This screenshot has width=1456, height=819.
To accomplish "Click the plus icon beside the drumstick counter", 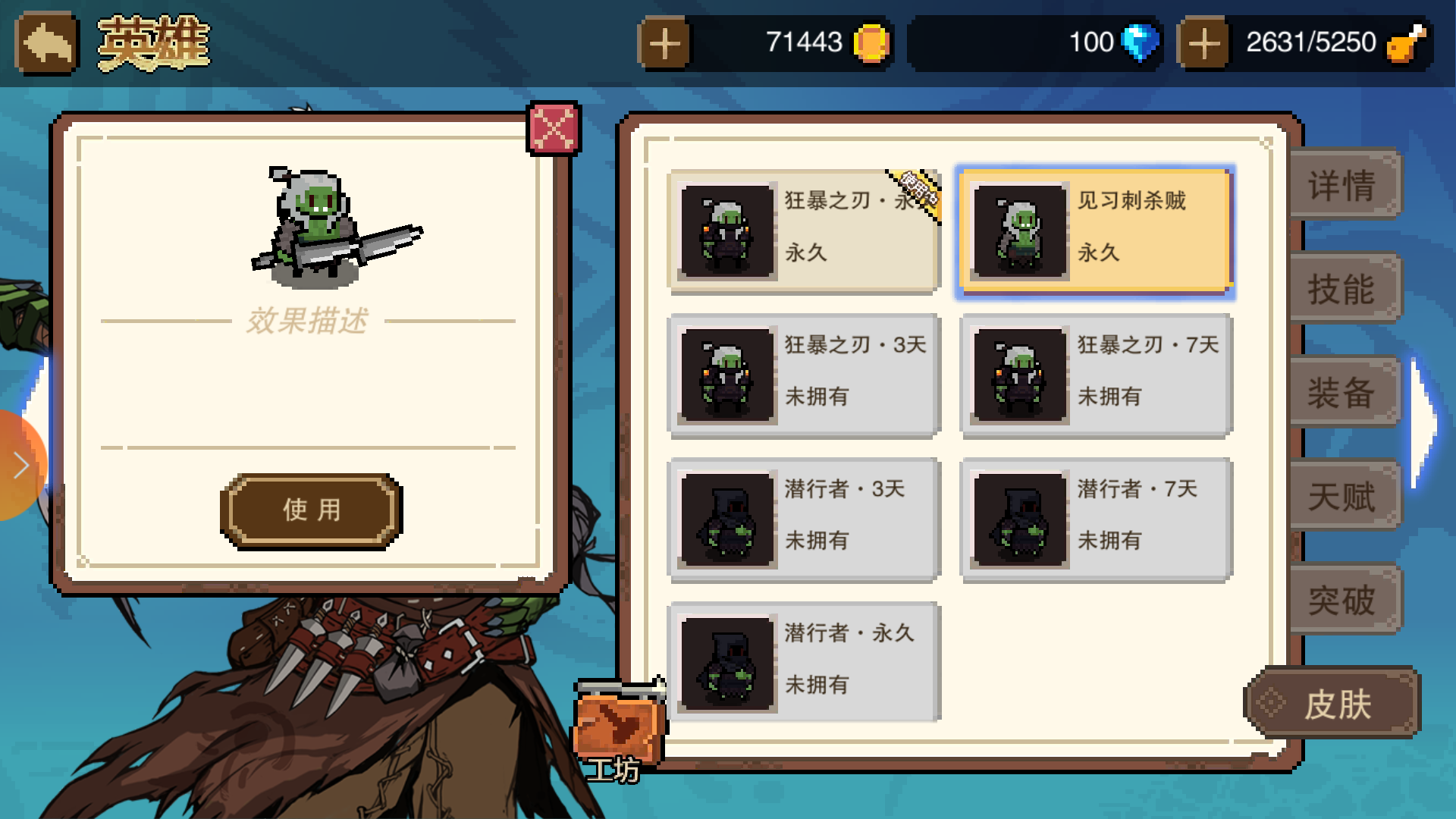I will [1204, 43].
